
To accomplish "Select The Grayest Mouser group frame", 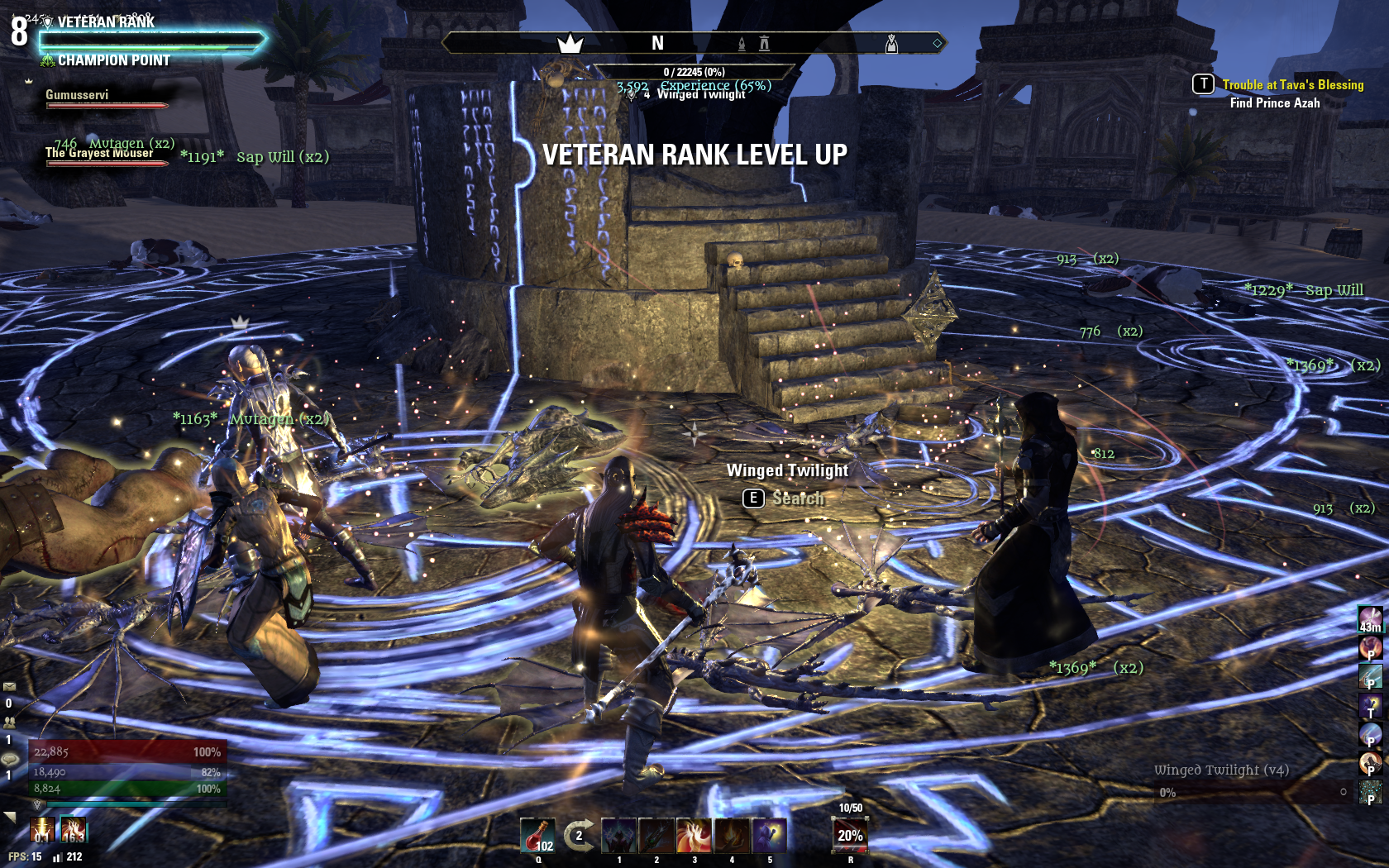I will (x=106, y=156).
